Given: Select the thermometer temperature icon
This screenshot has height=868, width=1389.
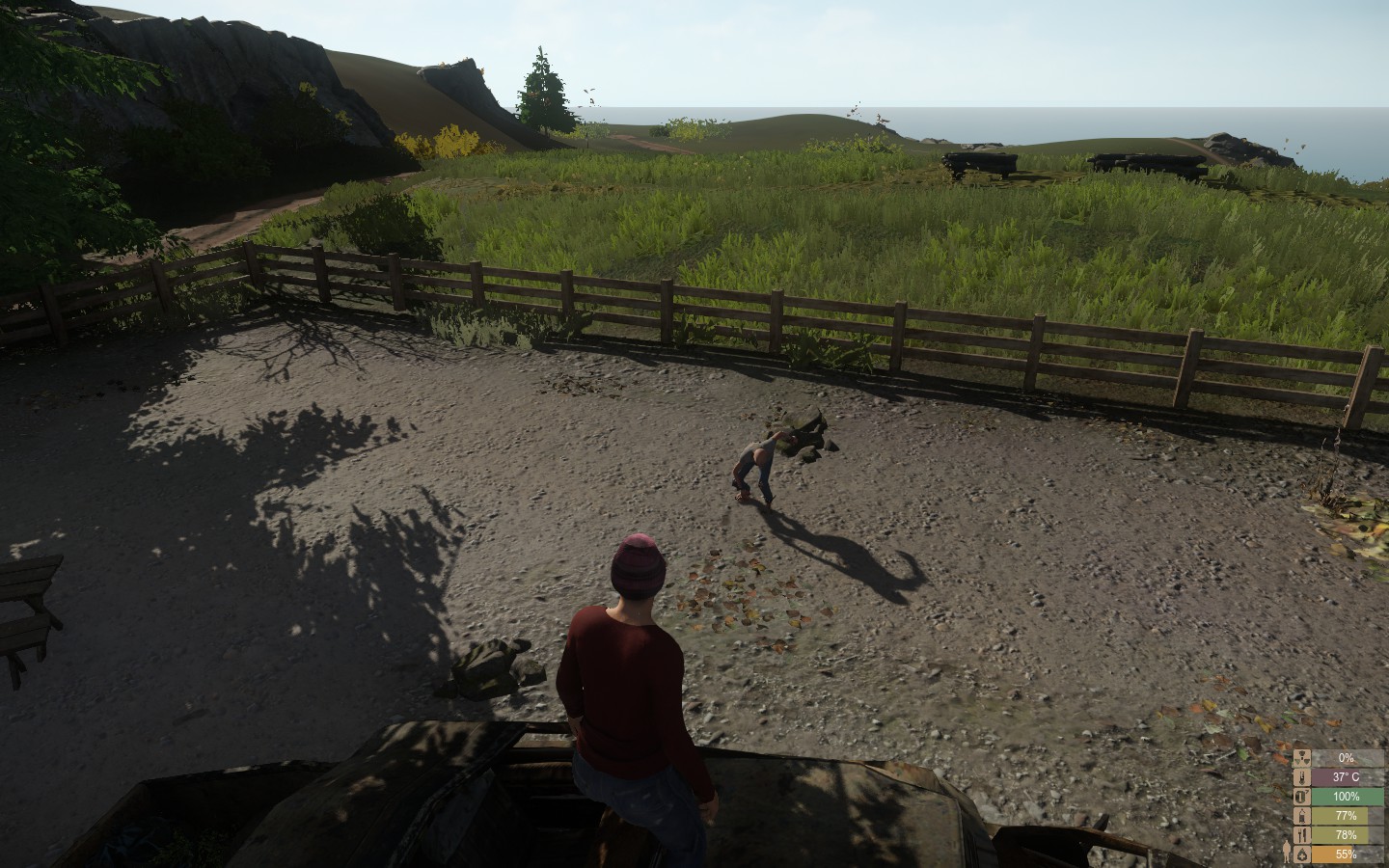Looking at the screenshot, I should coord(1302,776).
